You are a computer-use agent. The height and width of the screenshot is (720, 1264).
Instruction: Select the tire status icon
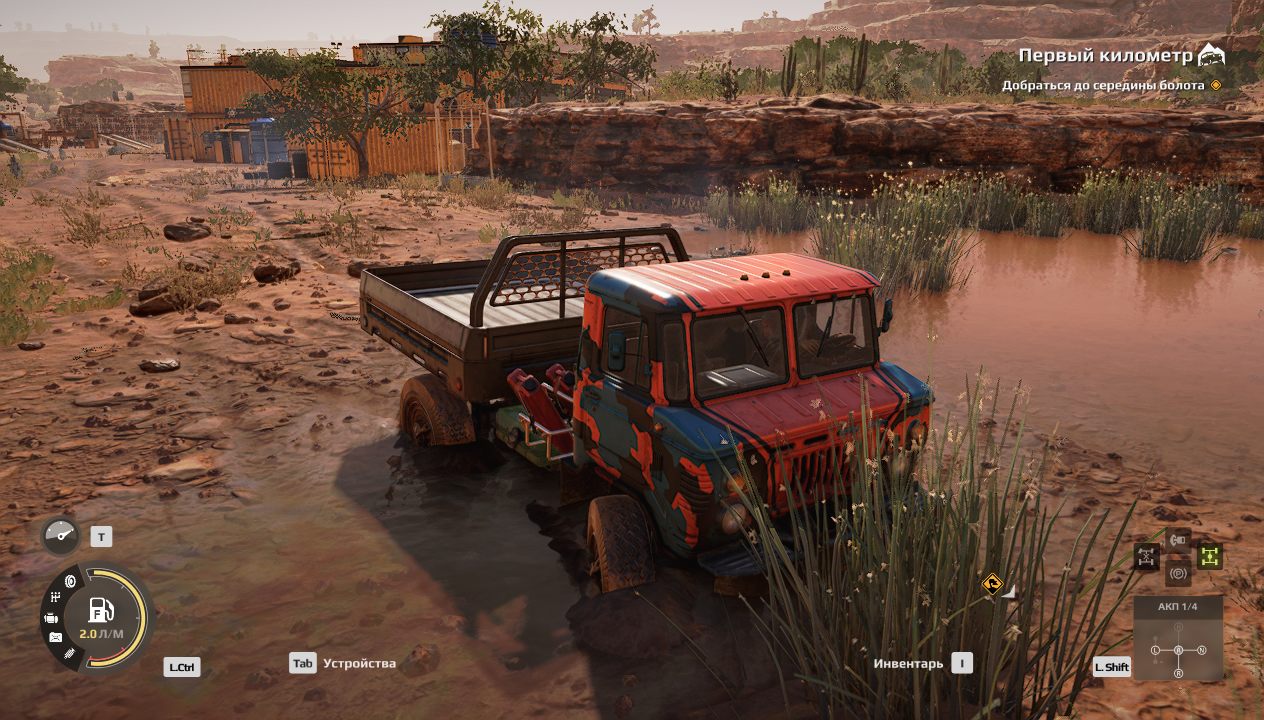(x=70, y=581)
